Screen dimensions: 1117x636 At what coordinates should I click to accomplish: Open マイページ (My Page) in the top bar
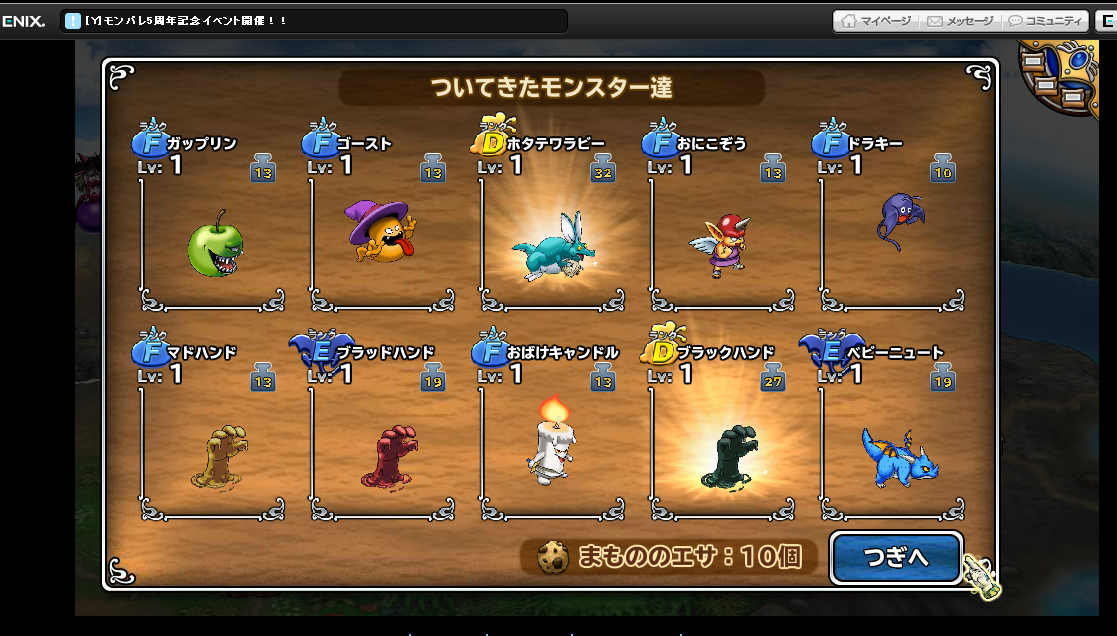pyautogui.click(x=876, y=20)
